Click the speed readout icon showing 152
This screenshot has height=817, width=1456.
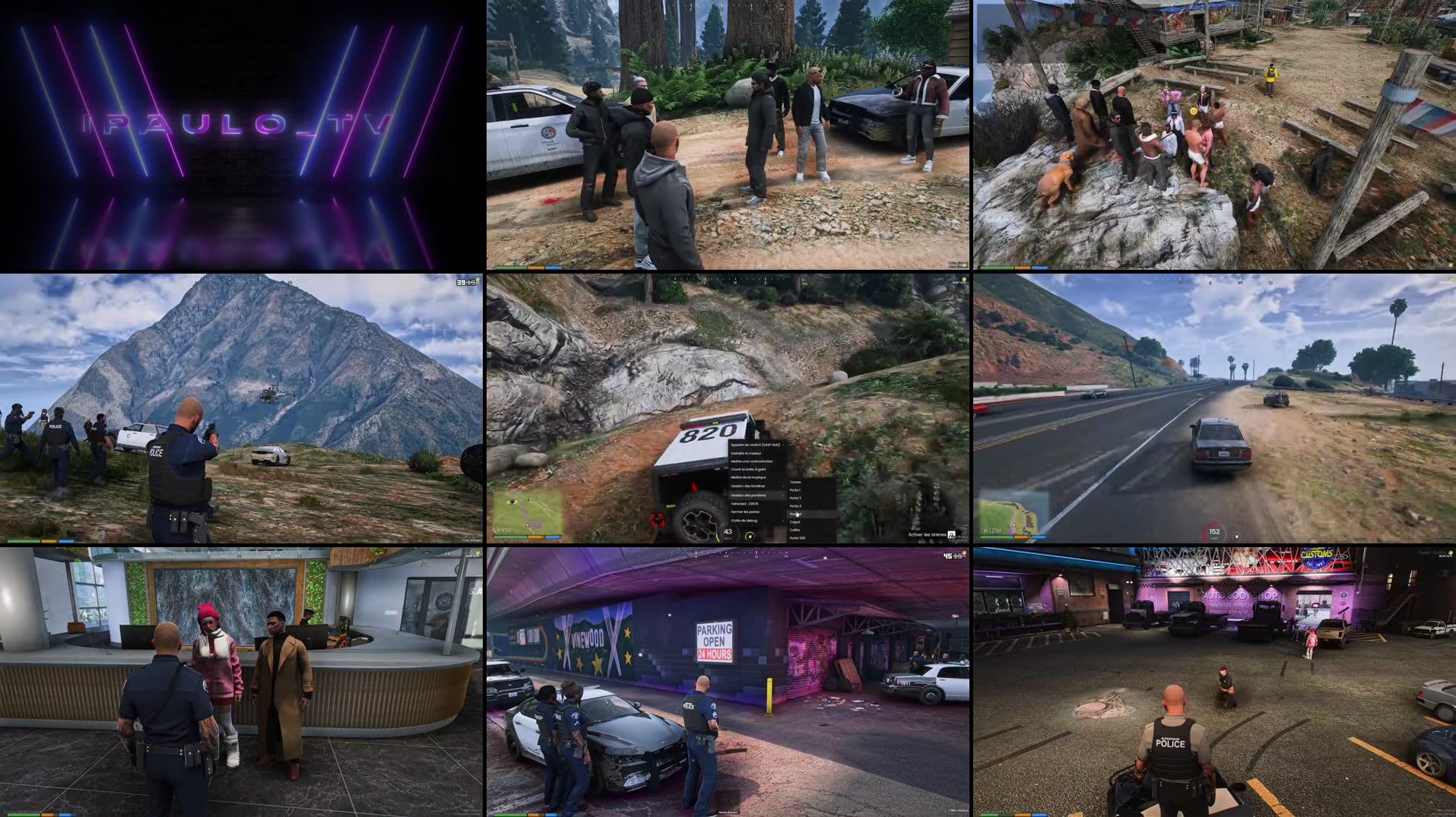coord(1214,532)
